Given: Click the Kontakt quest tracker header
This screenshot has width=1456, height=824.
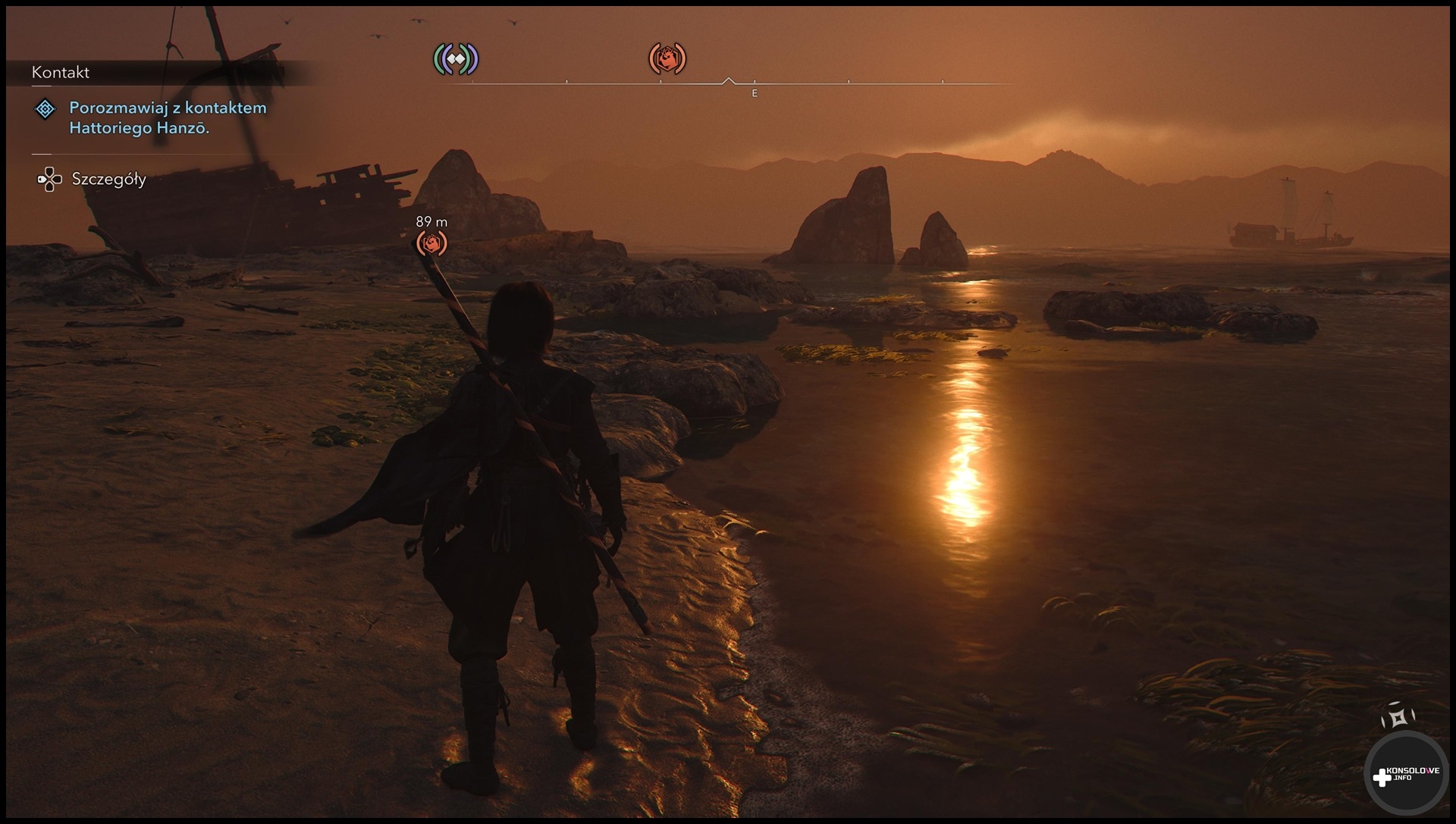Looking at the screenshot, I should click(61, 72).
